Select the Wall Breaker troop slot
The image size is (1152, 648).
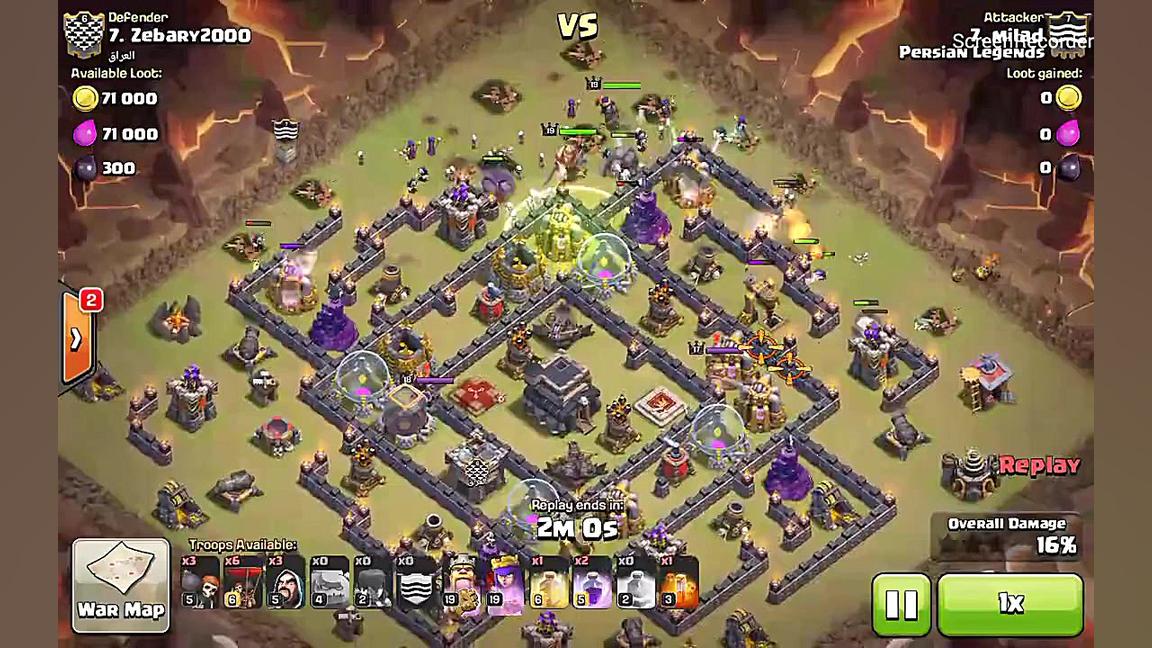tap(200, 582)
